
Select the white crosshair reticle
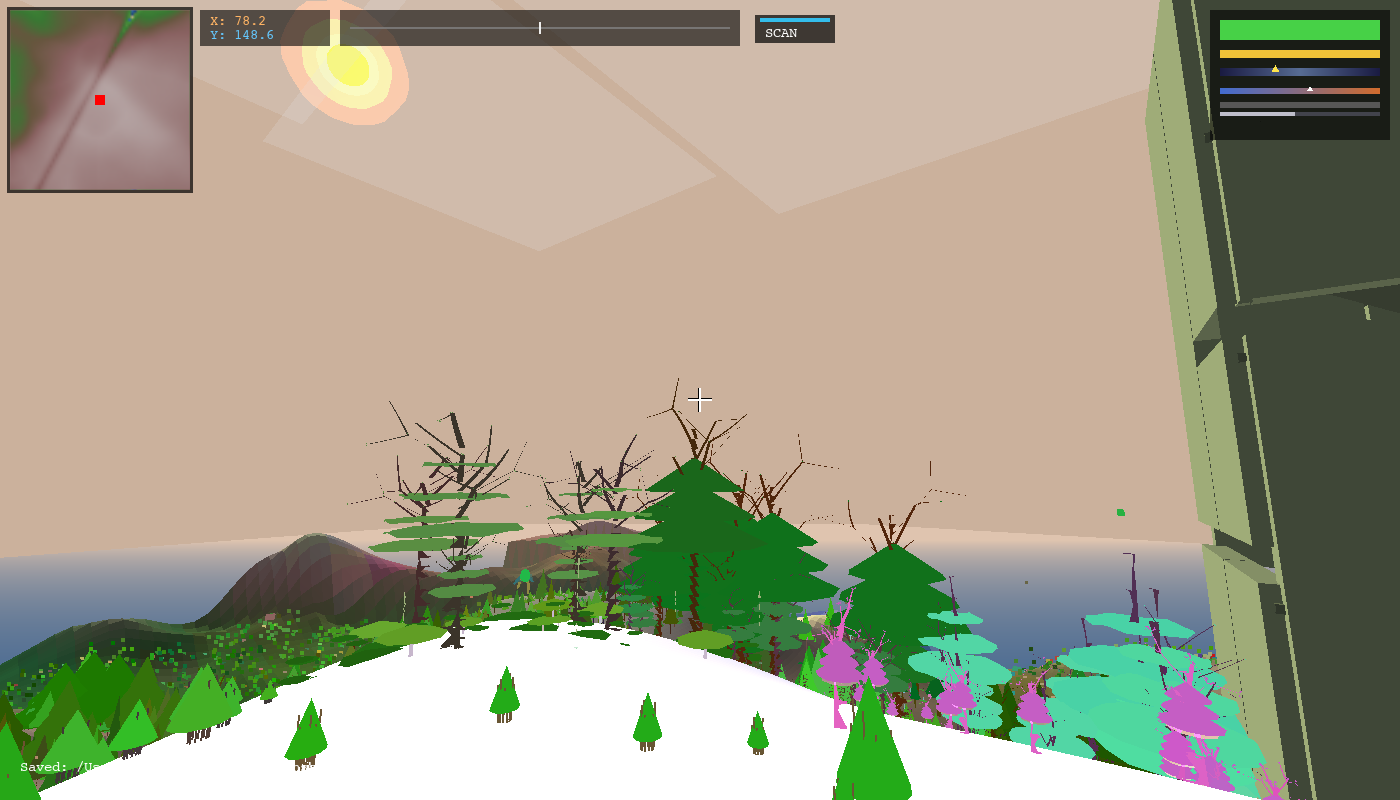(700, 400)
